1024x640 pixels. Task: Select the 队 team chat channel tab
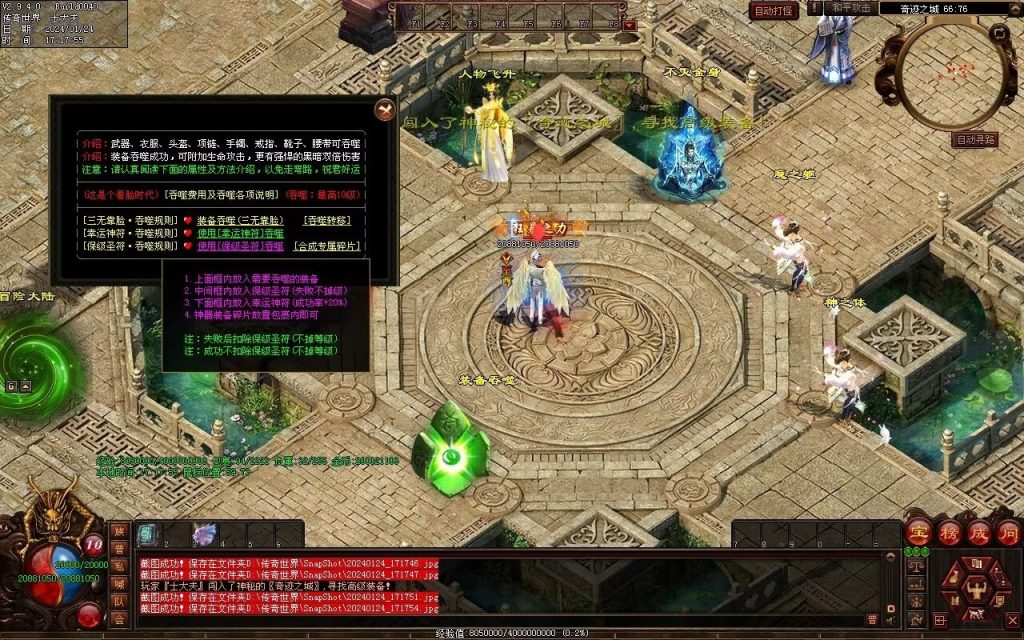(120, 602)
